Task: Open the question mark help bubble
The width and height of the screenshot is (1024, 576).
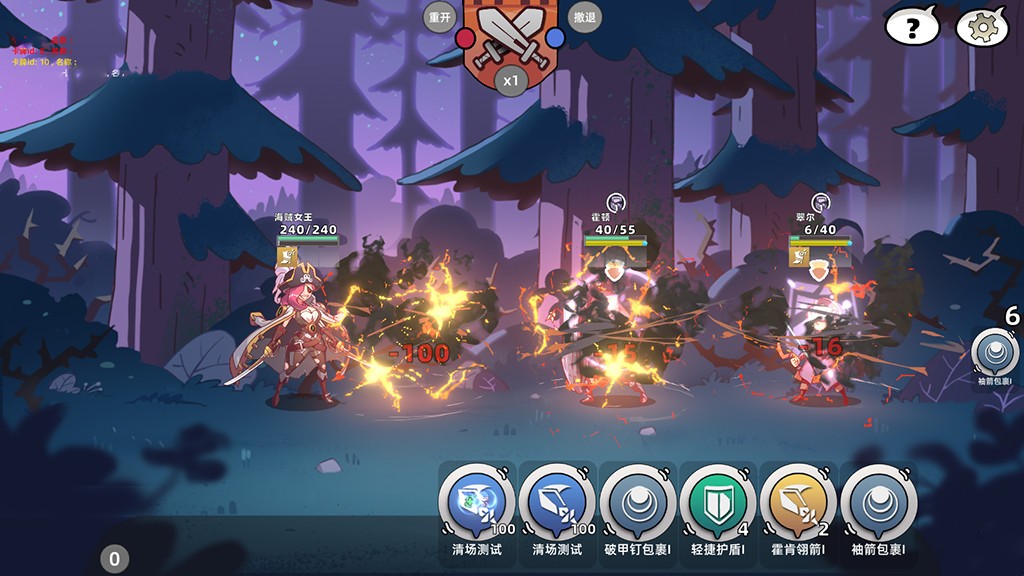Action: [x=911, y=27]
